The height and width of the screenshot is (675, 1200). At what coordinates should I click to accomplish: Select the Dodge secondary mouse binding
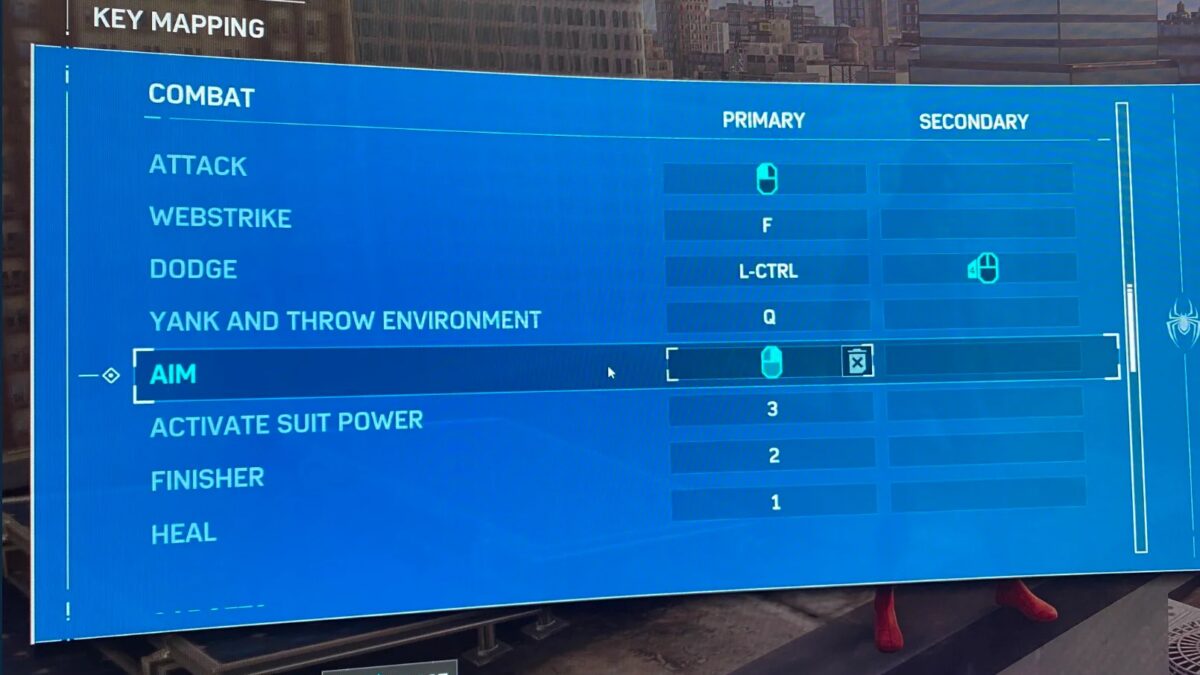[x=982, y=268]
